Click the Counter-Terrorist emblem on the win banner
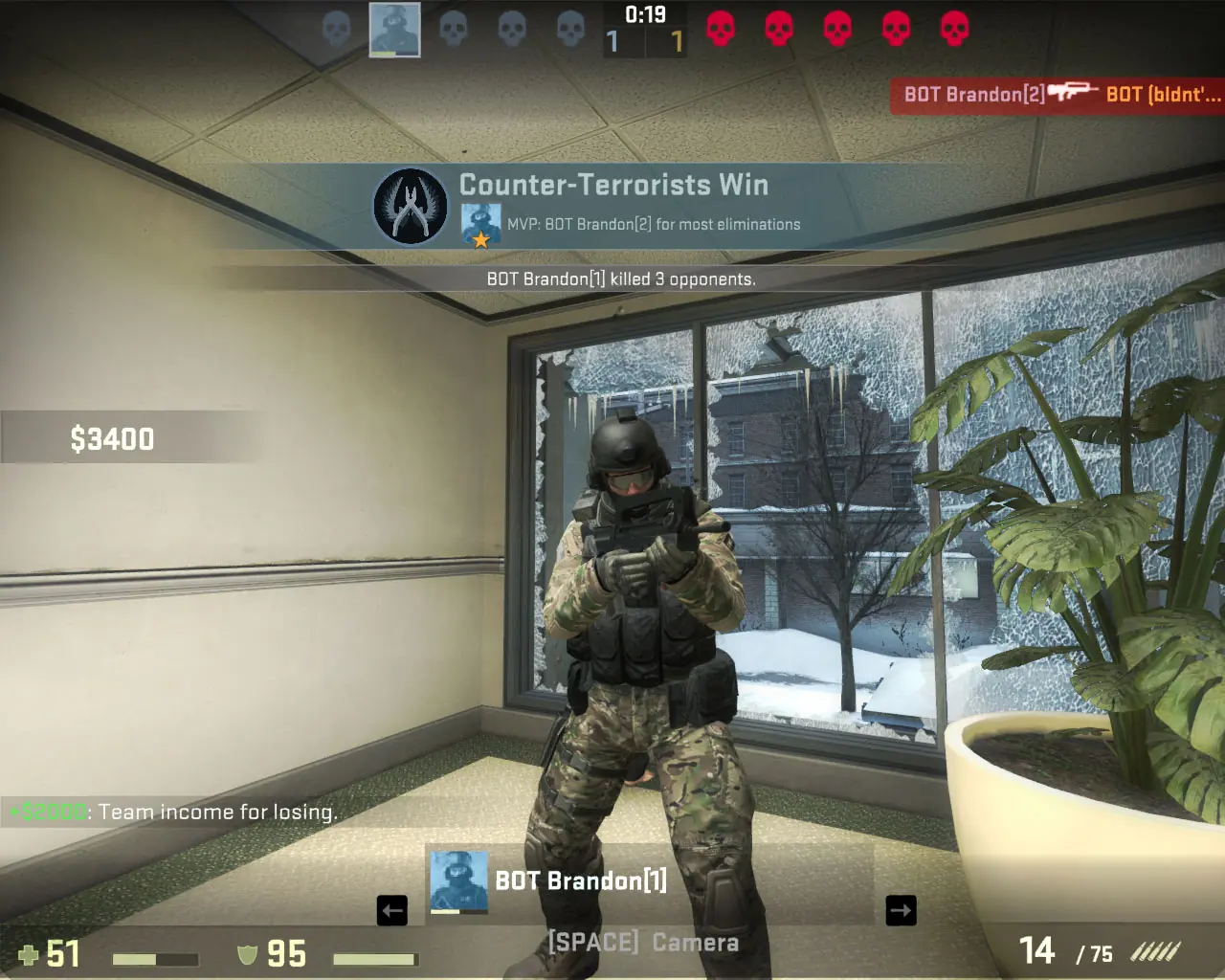The width and height of the screenshot is (1225, 980). coord(410,207)
